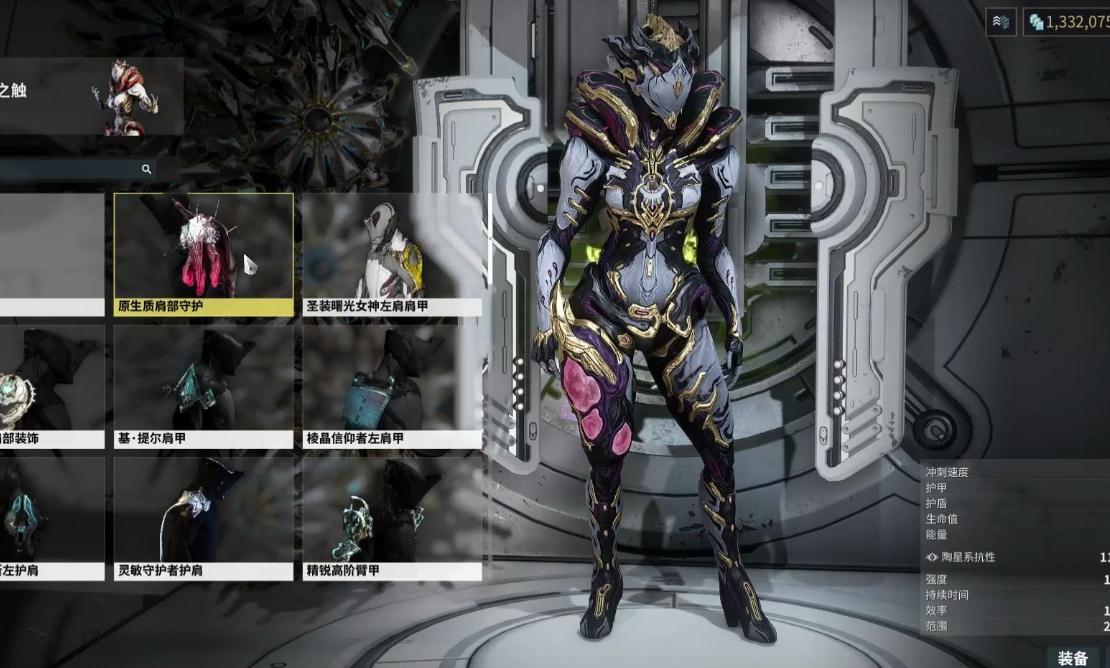Click the chevron boost icon beside platinum
The image size is (1110, 668).
[1000, 22]
